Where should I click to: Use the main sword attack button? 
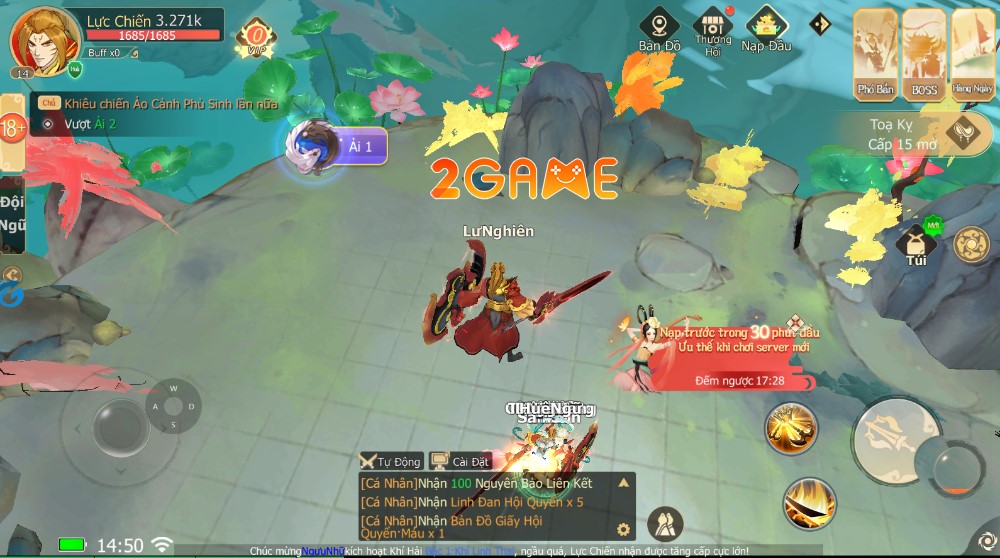click(x=894, y=438)
